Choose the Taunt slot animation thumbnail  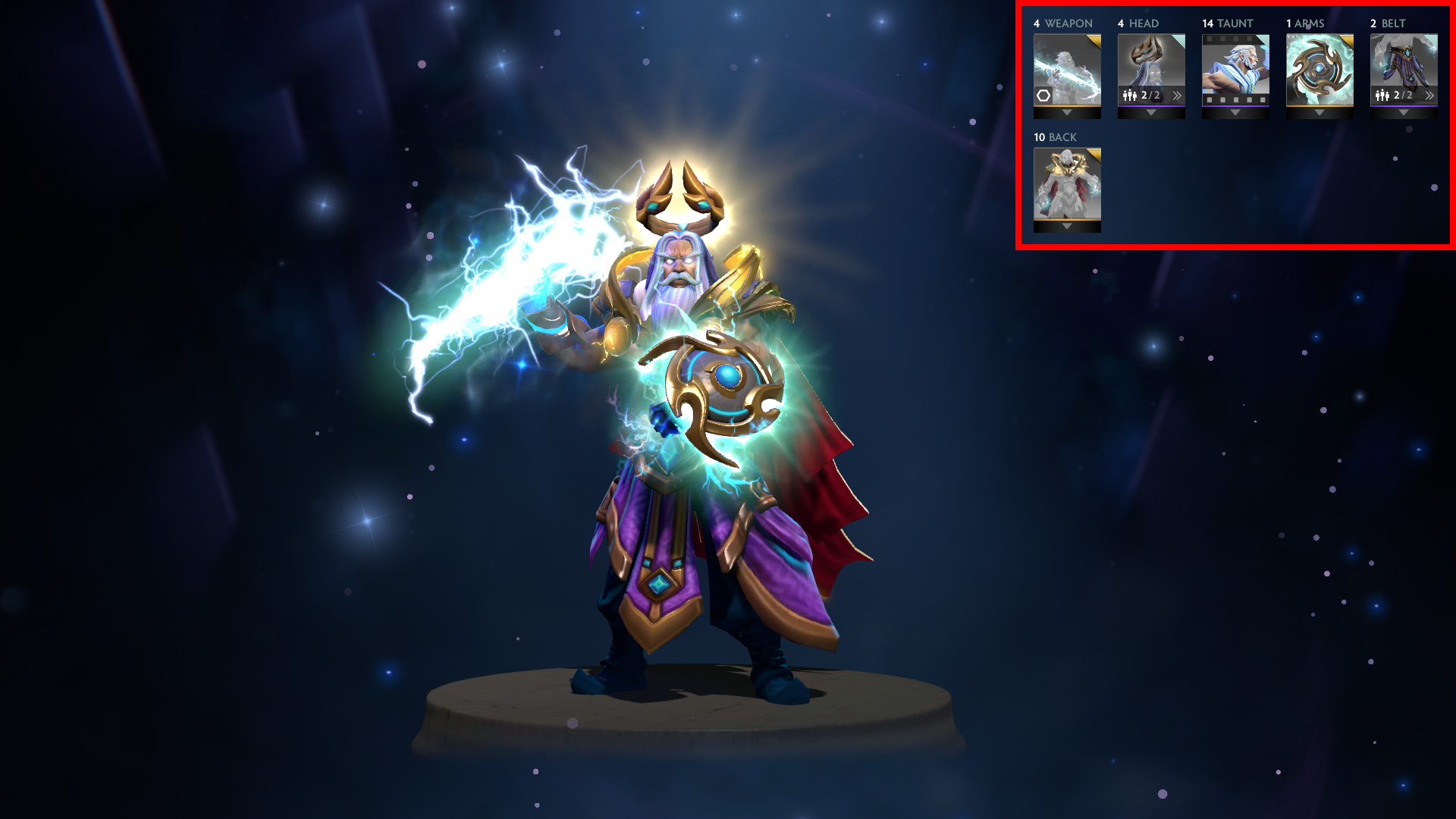click(x=1235, y=68)
